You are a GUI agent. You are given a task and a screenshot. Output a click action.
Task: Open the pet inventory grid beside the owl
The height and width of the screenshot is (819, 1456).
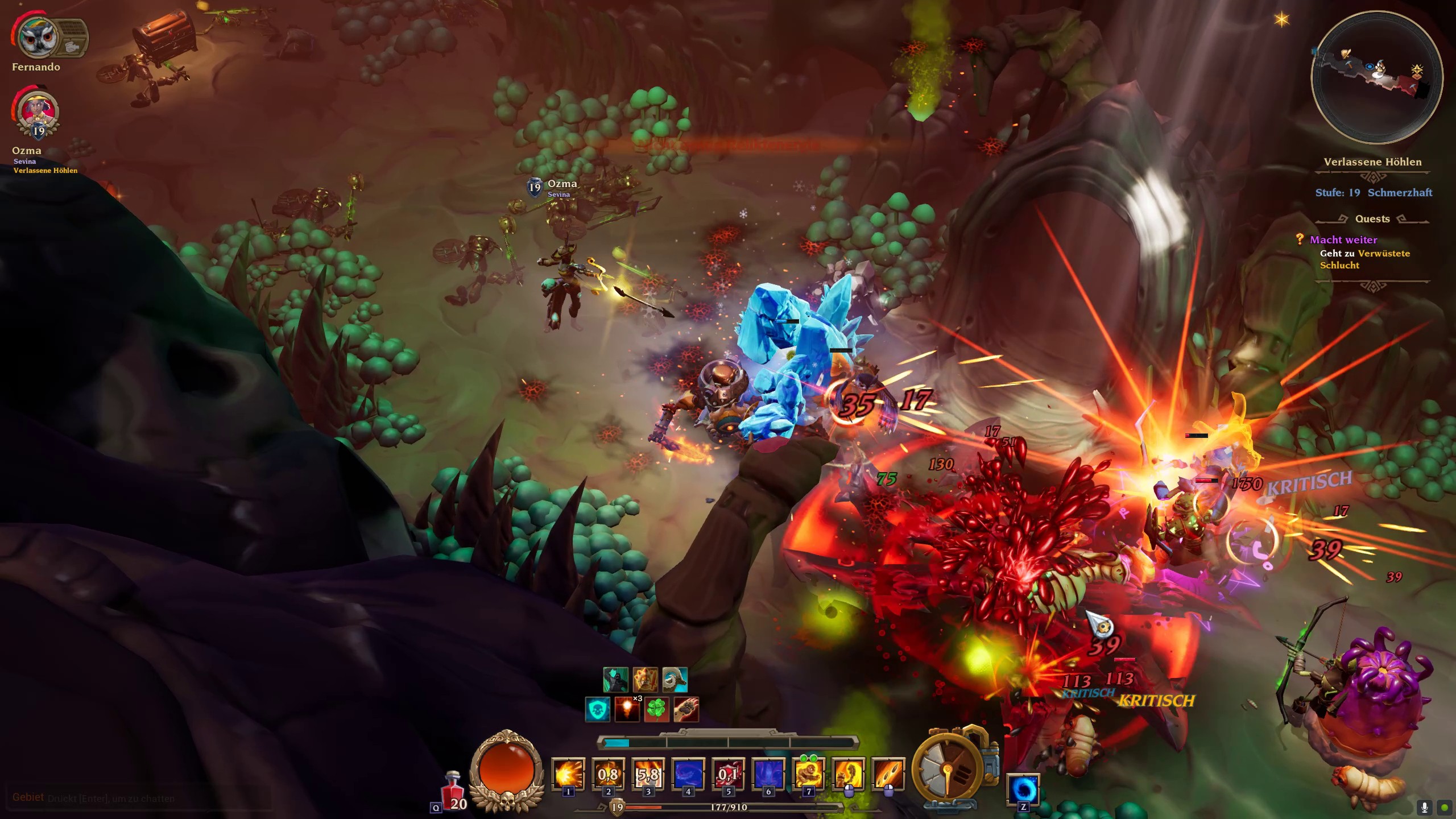[73, 38]
